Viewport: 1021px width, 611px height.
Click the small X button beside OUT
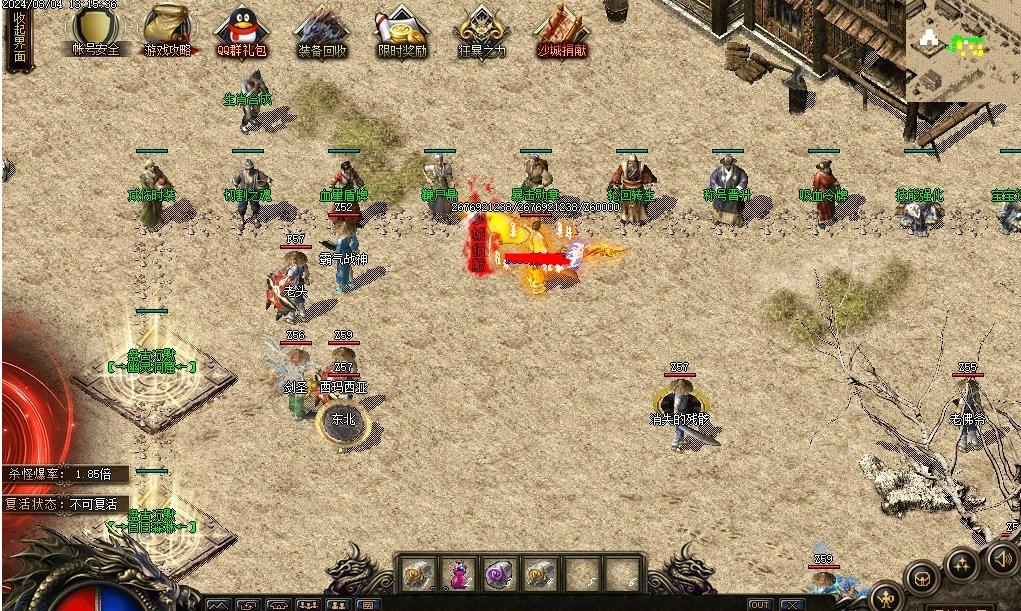792,604
